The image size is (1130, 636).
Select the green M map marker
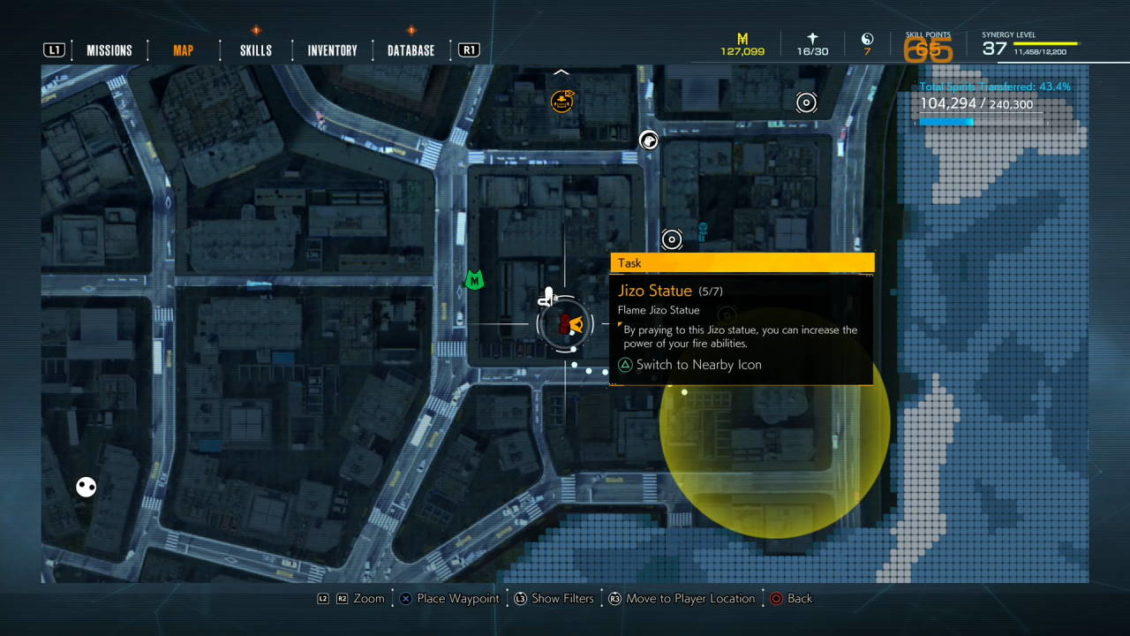(x=474, y=282)
